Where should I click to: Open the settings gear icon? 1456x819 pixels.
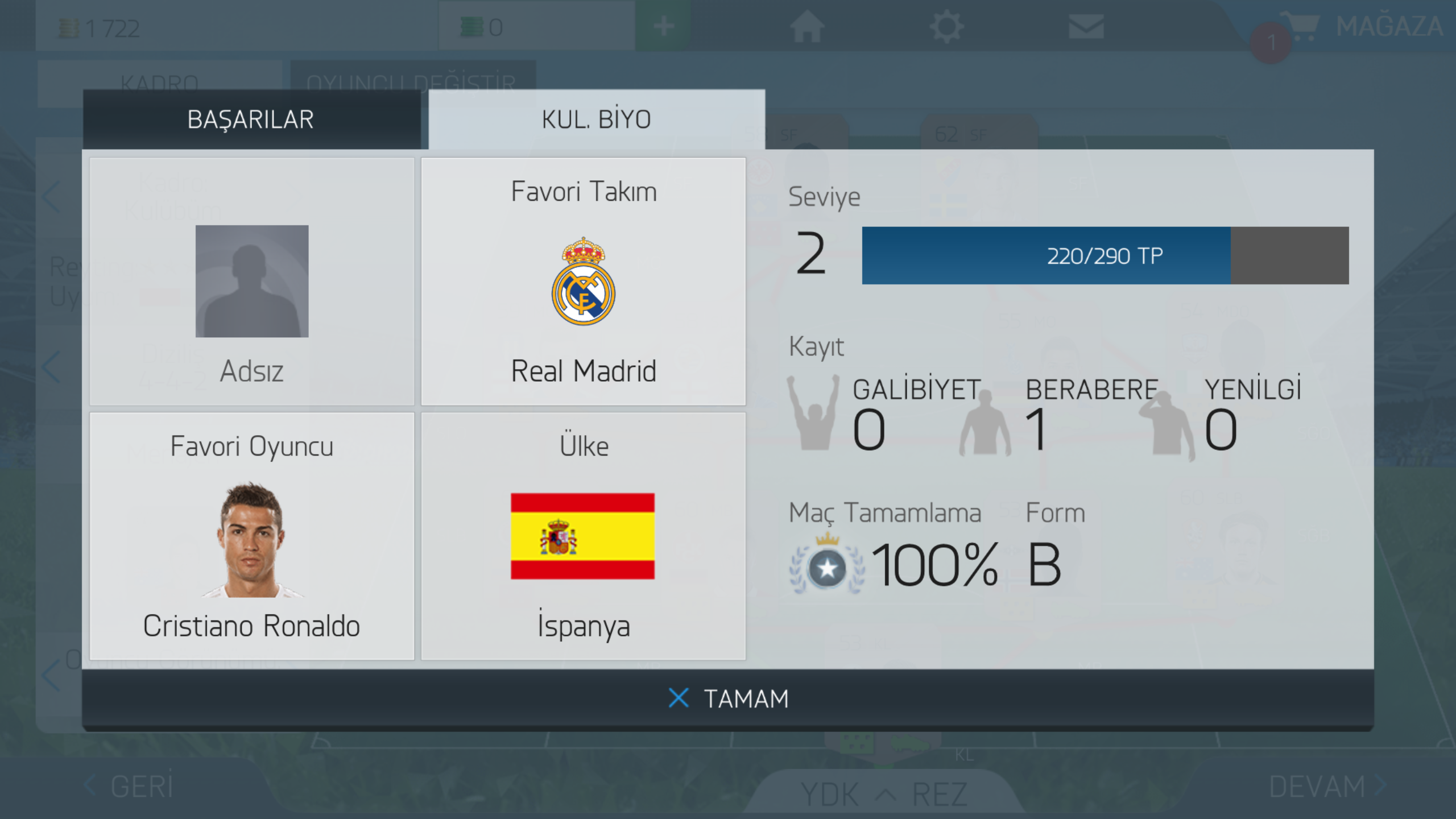(946, 27)
